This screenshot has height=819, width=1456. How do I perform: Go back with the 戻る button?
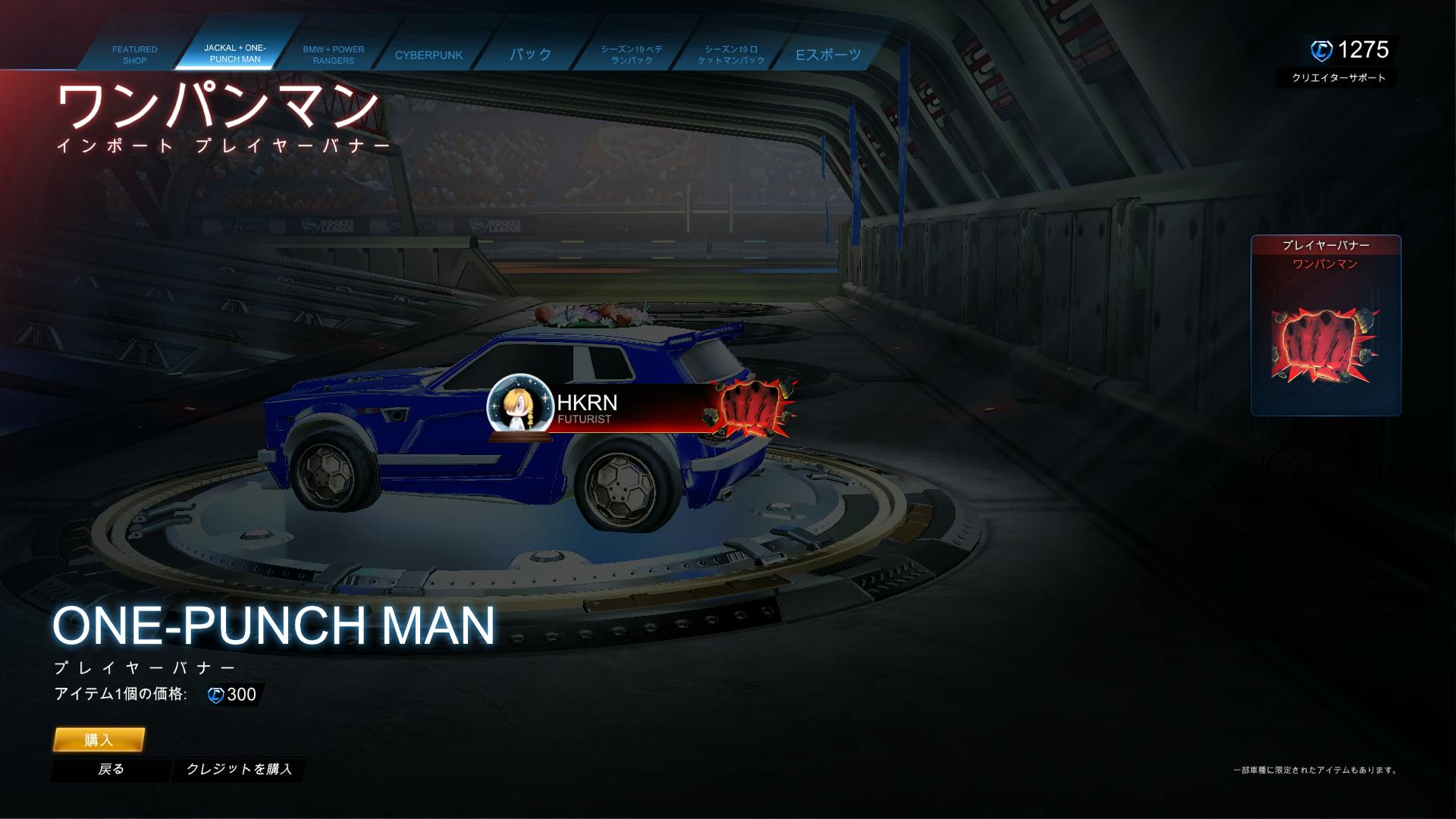pos(111,769)
